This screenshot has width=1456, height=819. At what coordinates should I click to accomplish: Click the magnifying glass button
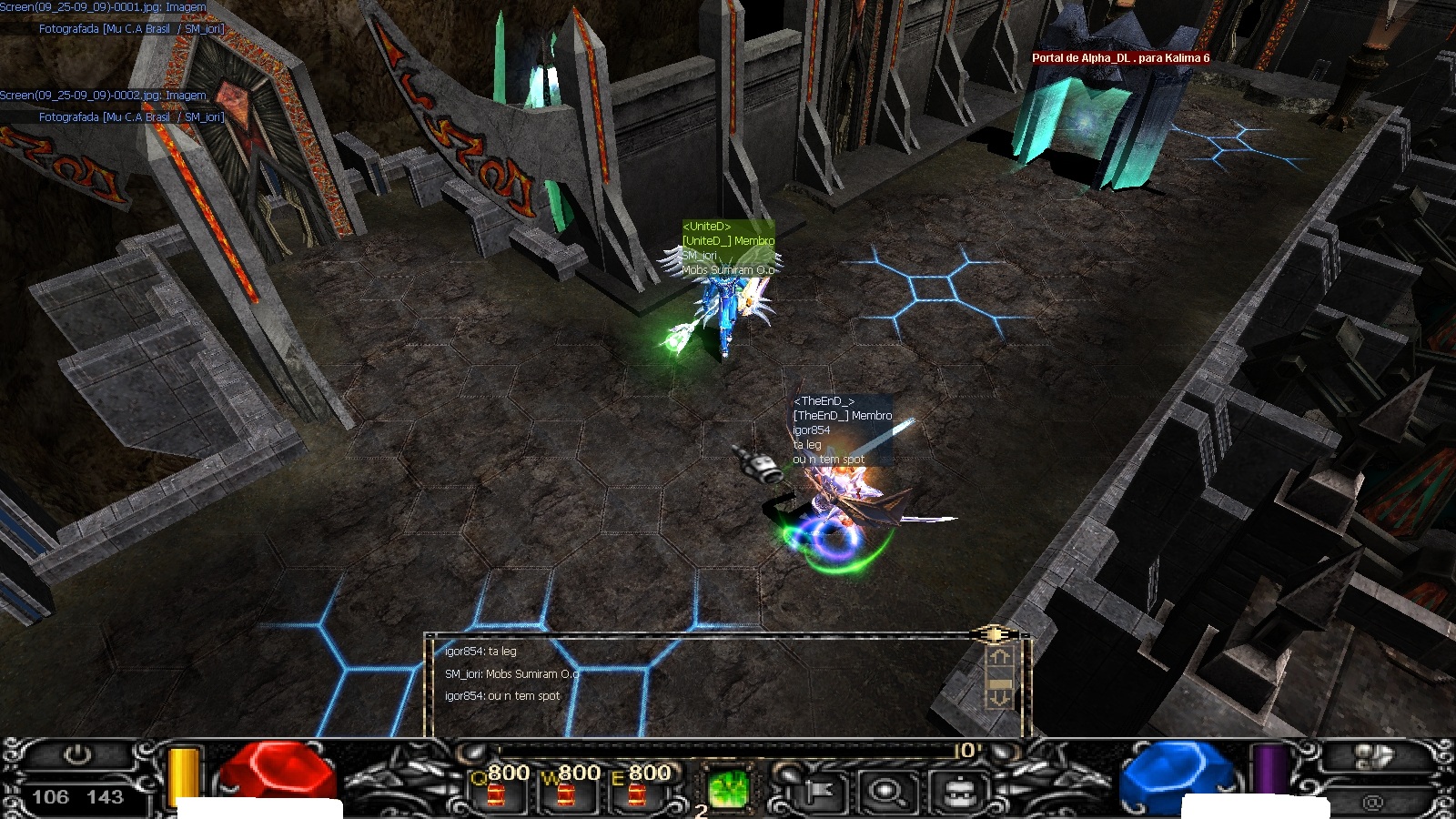(885, 792)
